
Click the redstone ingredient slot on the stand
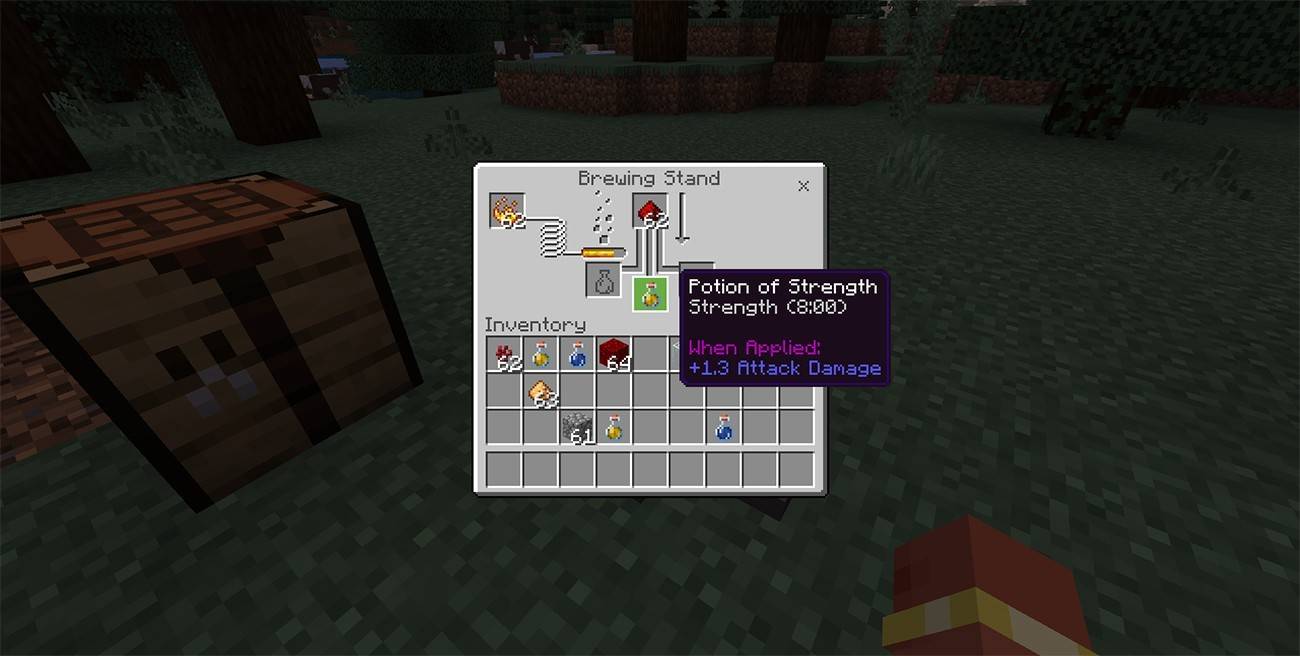(x=650, y=212)
